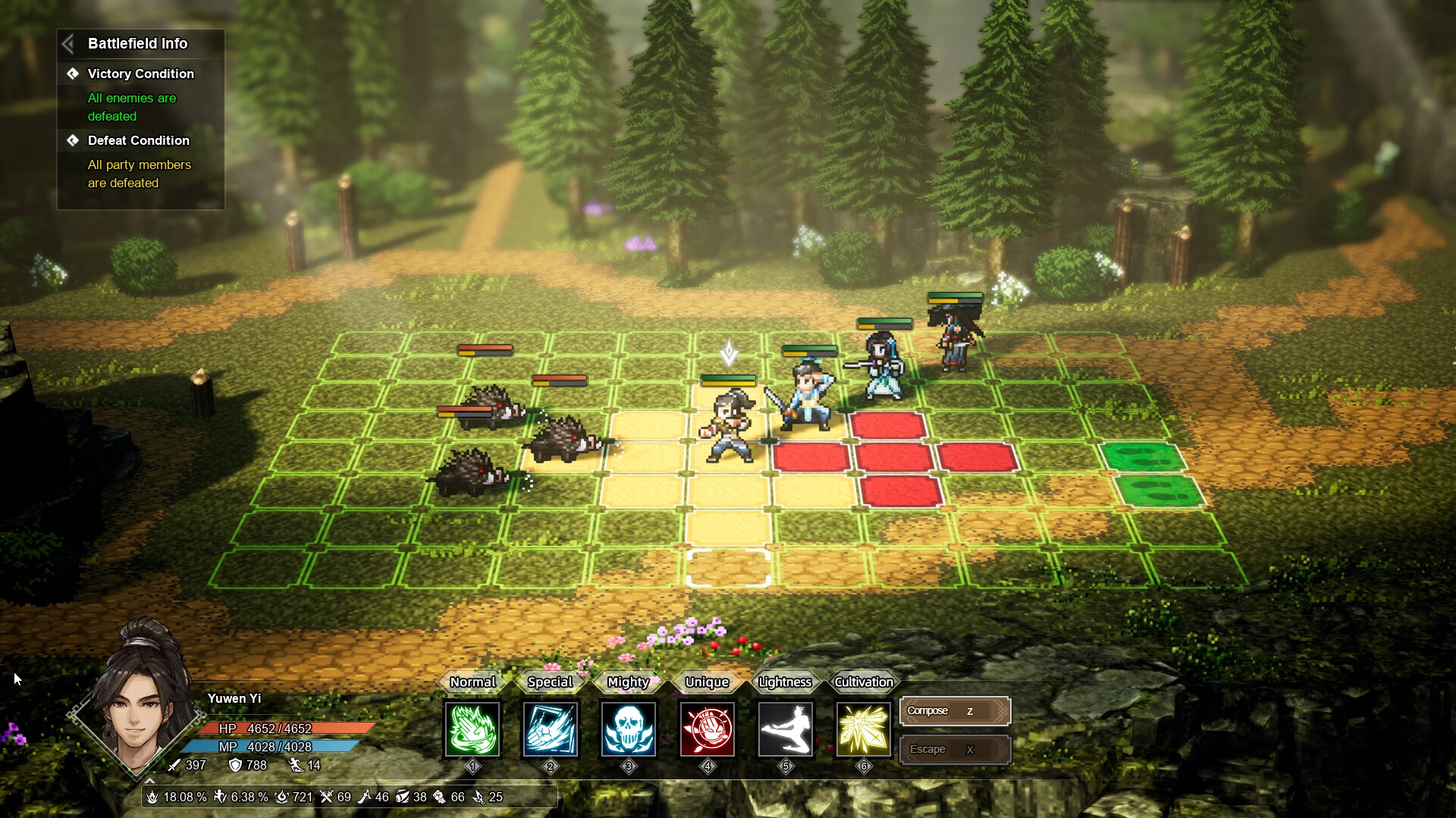Image resolution: width=1456 pixels, height=818 pixels.
Task: Click the crit chance icon showing 18.08%
Action: point(155,797)
